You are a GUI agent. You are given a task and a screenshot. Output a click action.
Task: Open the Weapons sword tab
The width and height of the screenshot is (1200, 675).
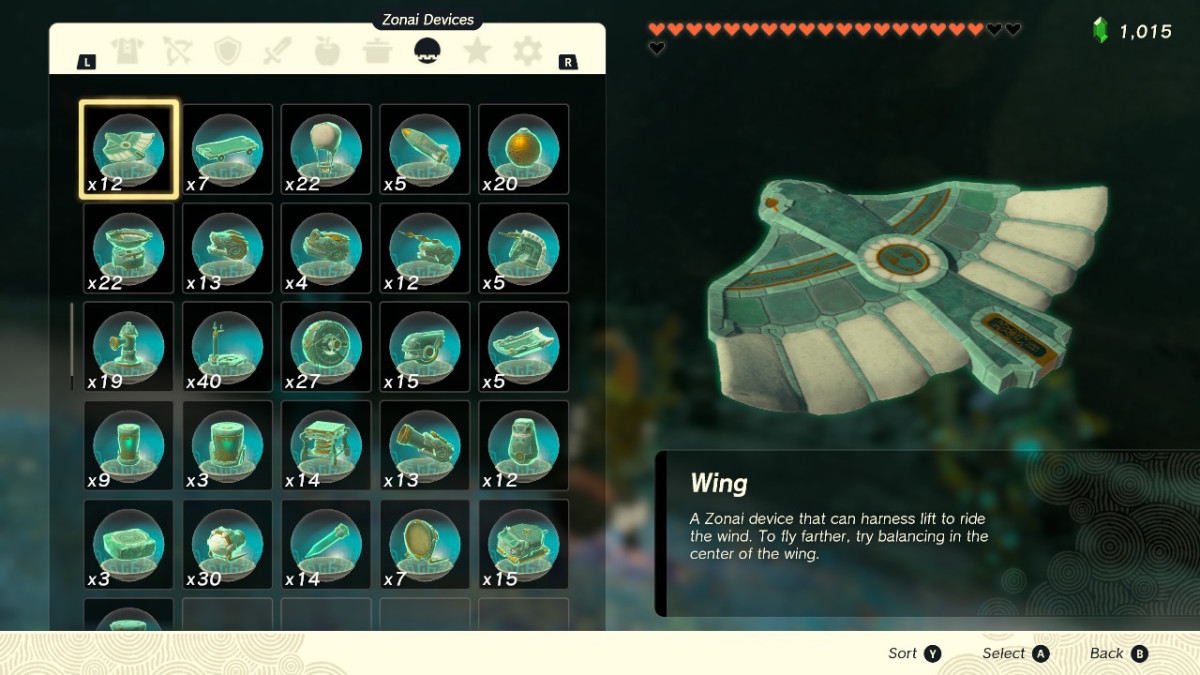(277, 51)
